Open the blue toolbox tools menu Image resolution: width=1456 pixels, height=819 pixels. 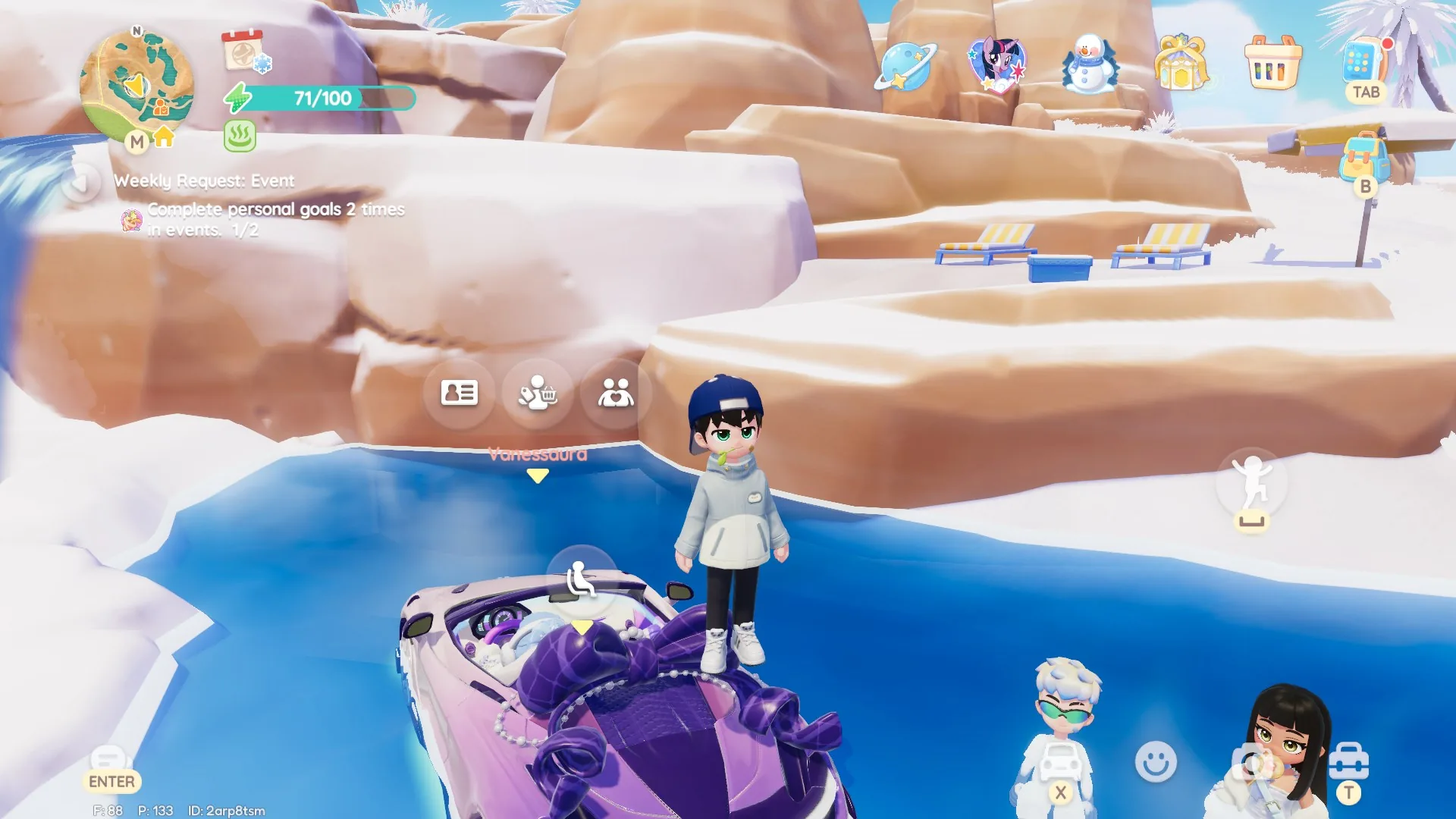pos(1348,761)
